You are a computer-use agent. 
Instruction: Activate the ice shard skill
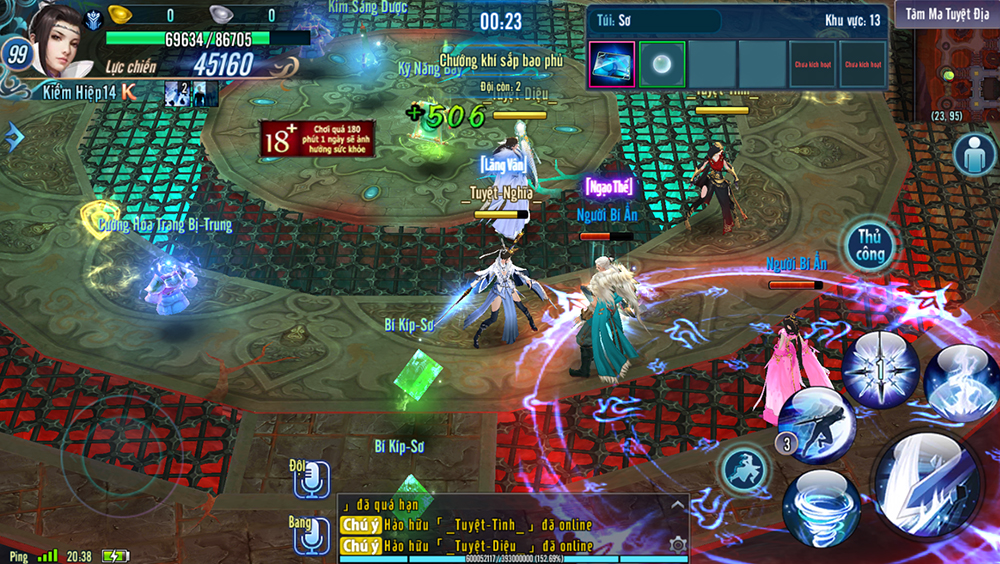(962, 380)
